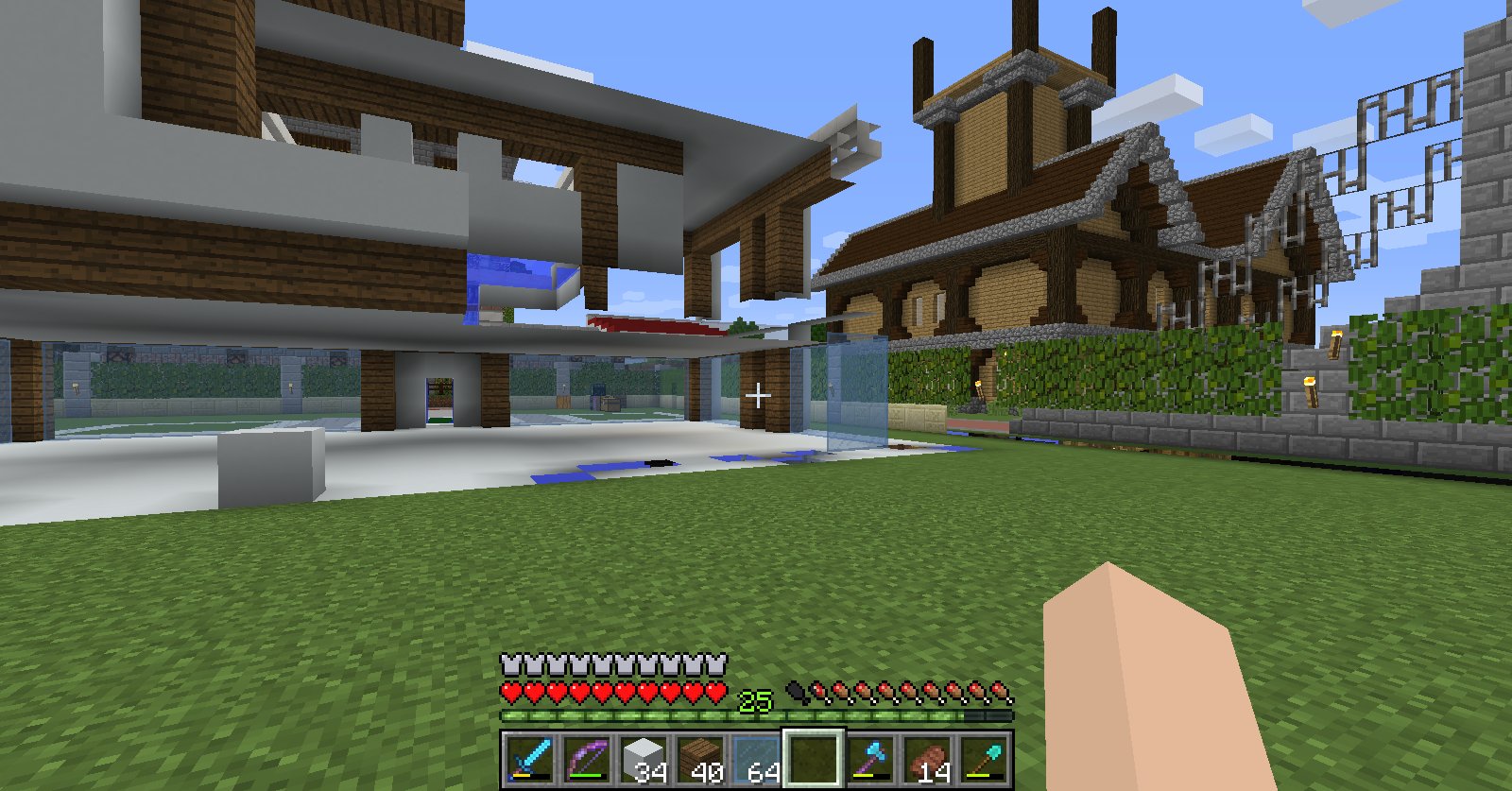Select the wooden planks stack of 40
The image size is (1512, 791).
click(x=700, y=758)
